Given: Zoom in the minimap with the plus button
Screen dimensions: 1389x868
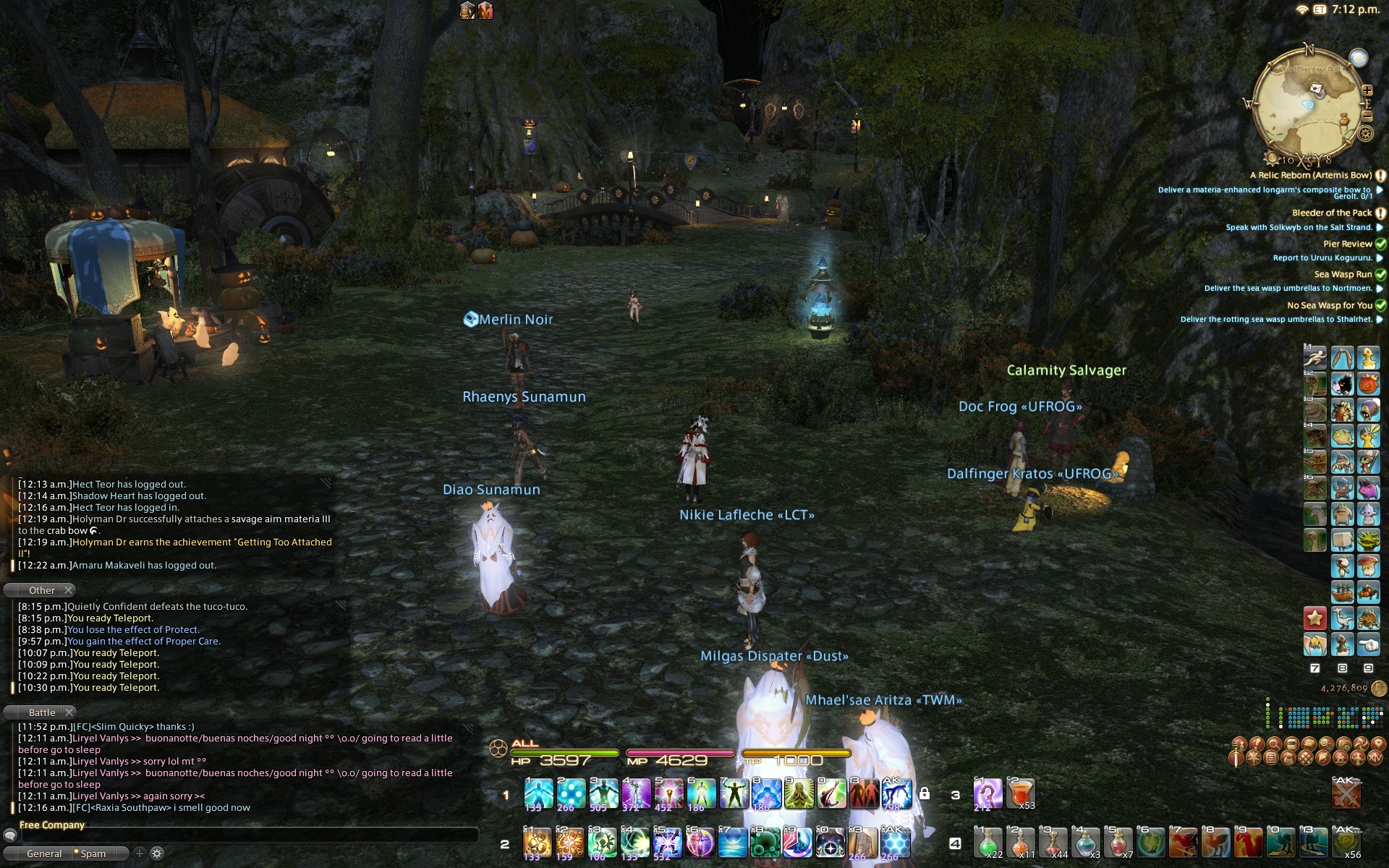Looking at the screenshot, I should tap(1367, 90).
